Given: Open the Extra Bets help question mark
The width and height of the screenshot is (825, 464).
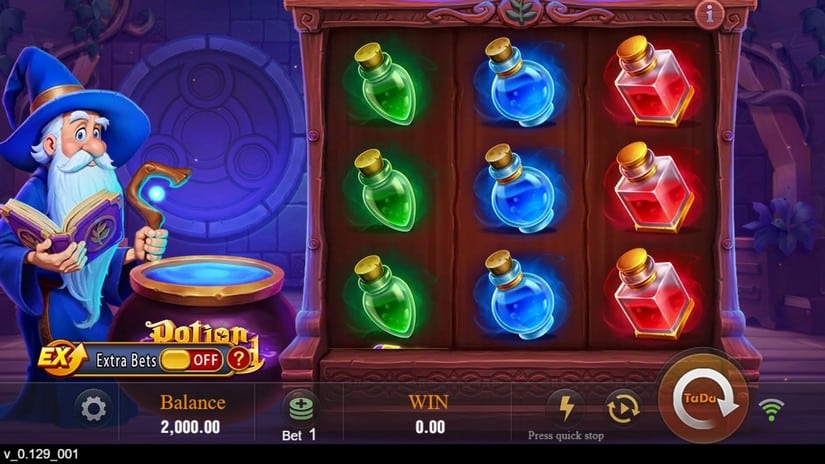Looking at the screenshot, I should pos(238,359).
